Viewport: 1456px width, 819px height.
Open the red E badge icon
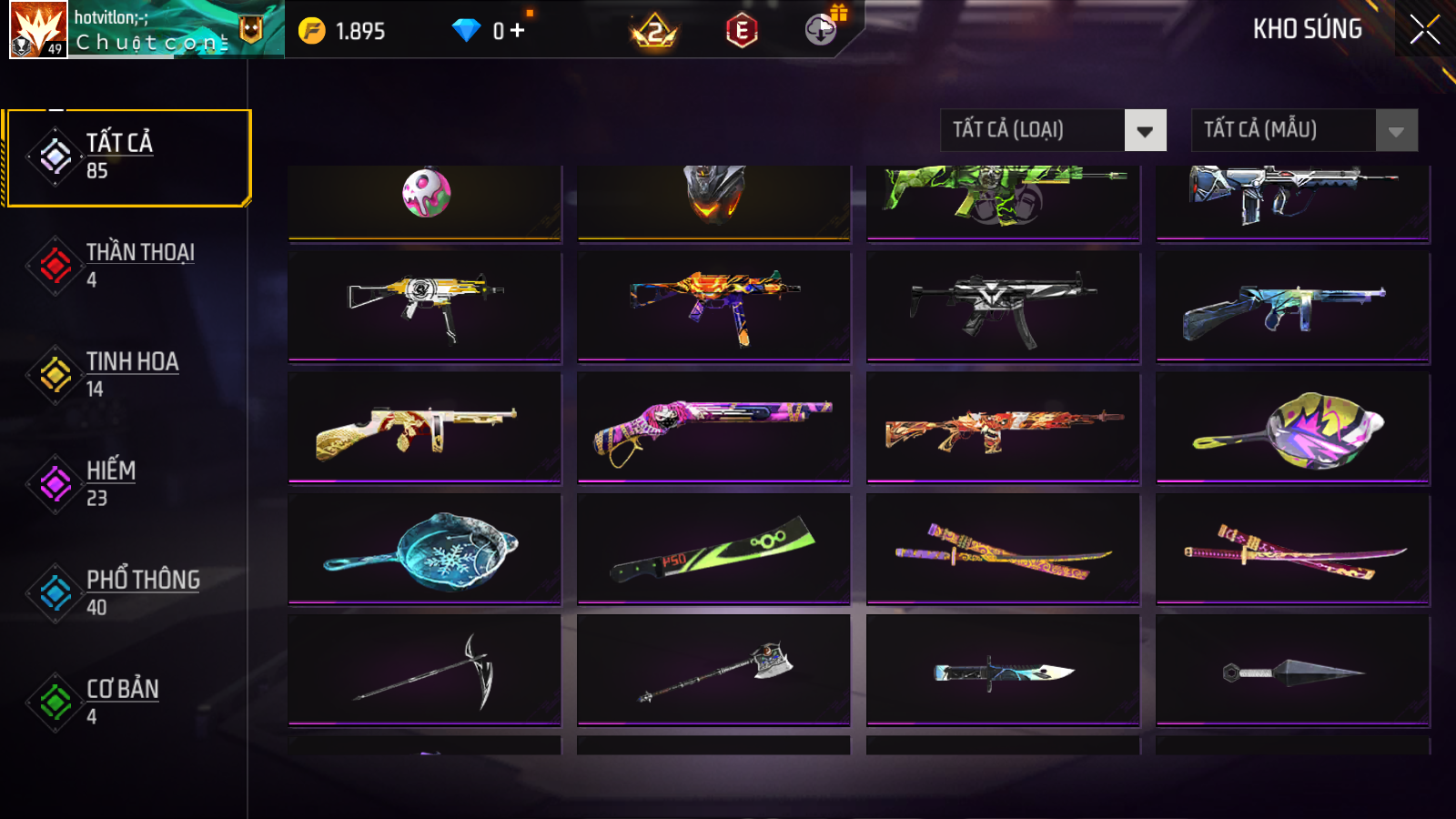pyautogui.click(x=742, y=31)
